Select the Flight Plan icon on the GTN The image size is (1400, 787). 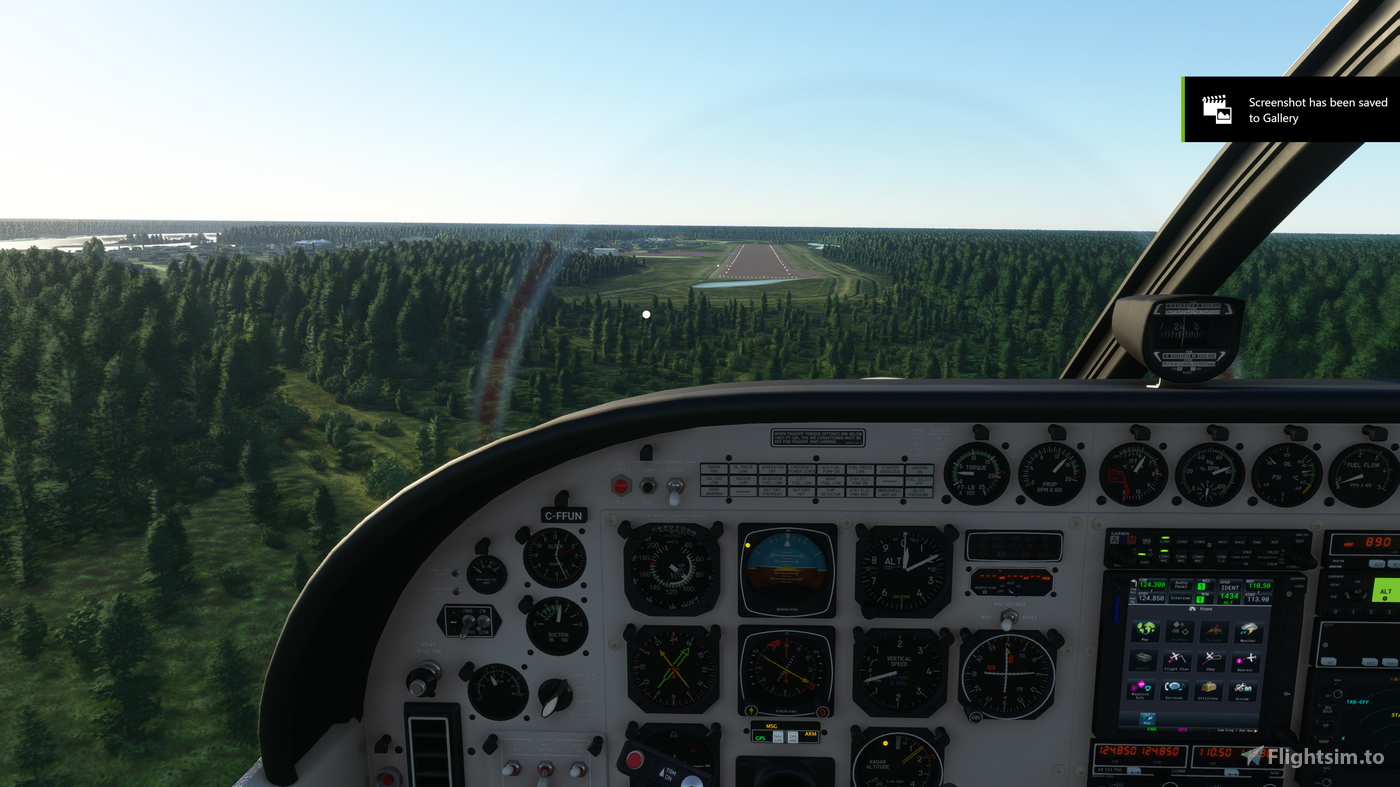pyautogui.click(x=1178, y=661)
